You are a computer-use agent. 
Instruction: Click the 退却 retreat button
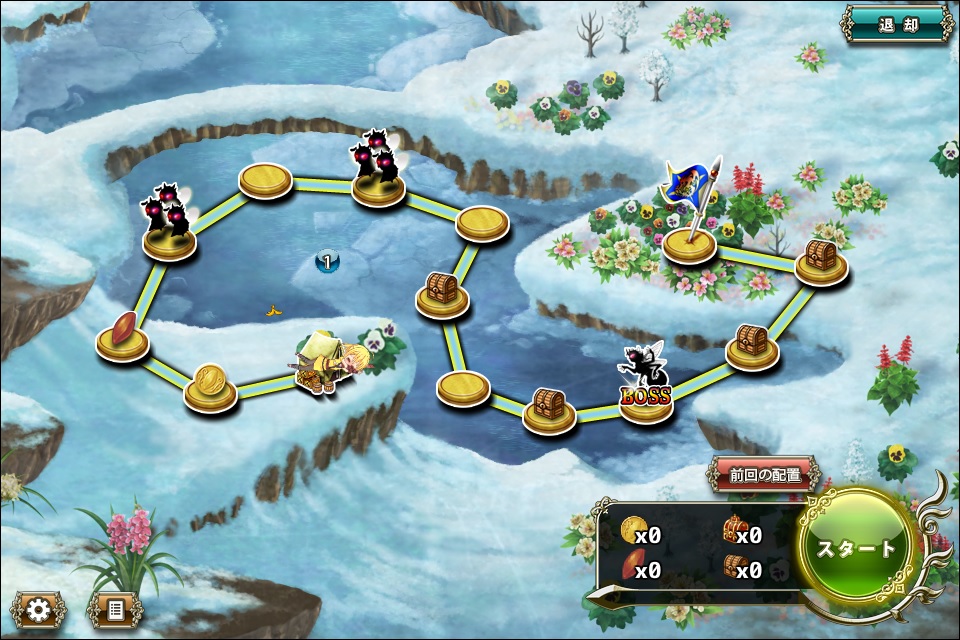[x=896, y=24]
